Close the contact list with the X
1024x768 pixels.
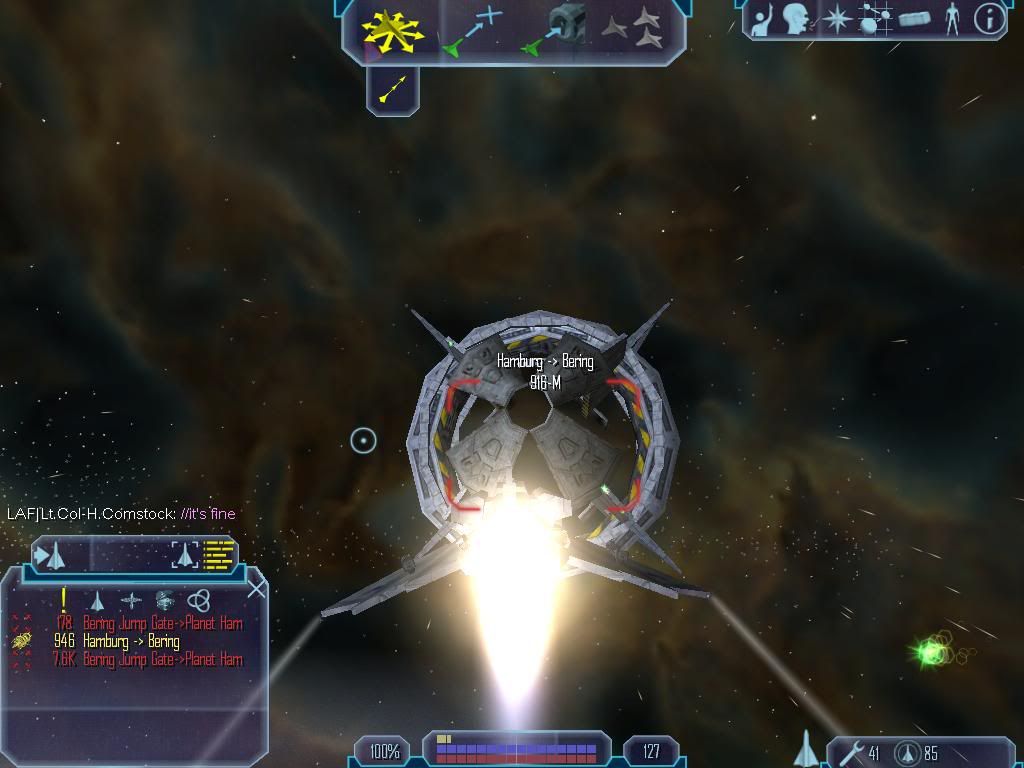pyautogui.click(x=256, y=588)
